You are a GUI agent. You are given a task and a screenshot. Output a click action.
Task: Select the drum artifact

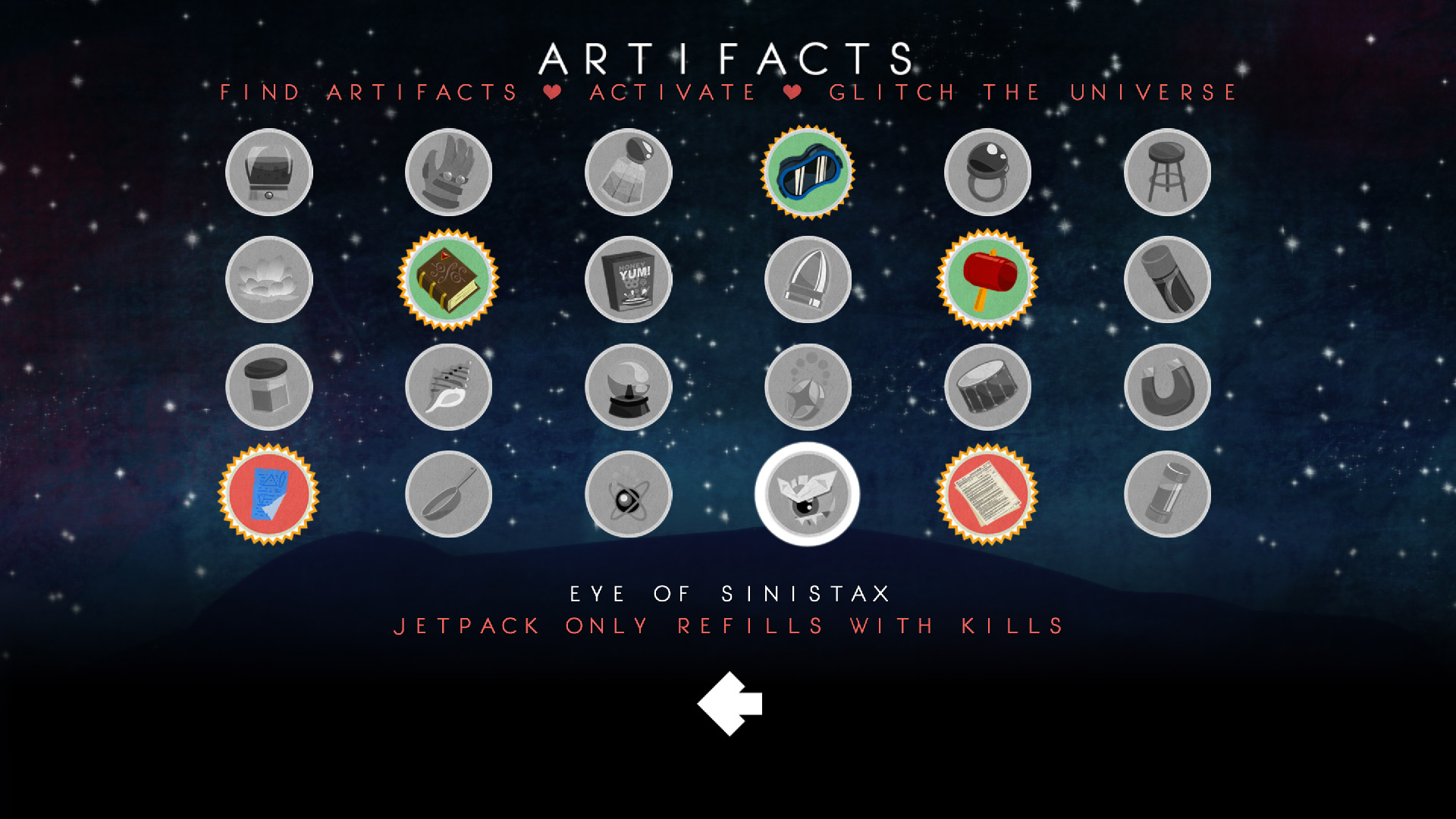987,387
